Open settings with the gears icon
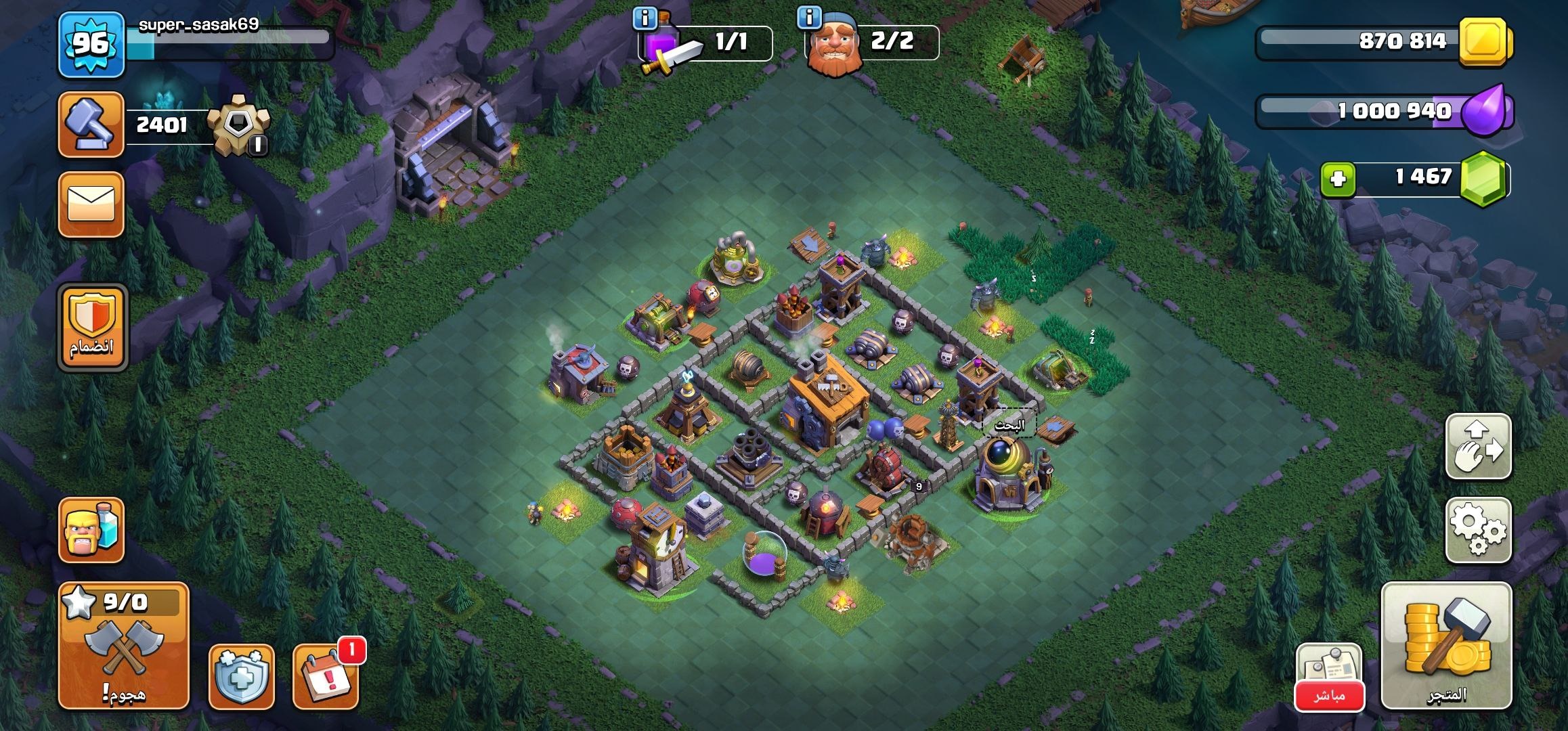This screenshot has height=731, width=1568. click(x=1478, y=530)
